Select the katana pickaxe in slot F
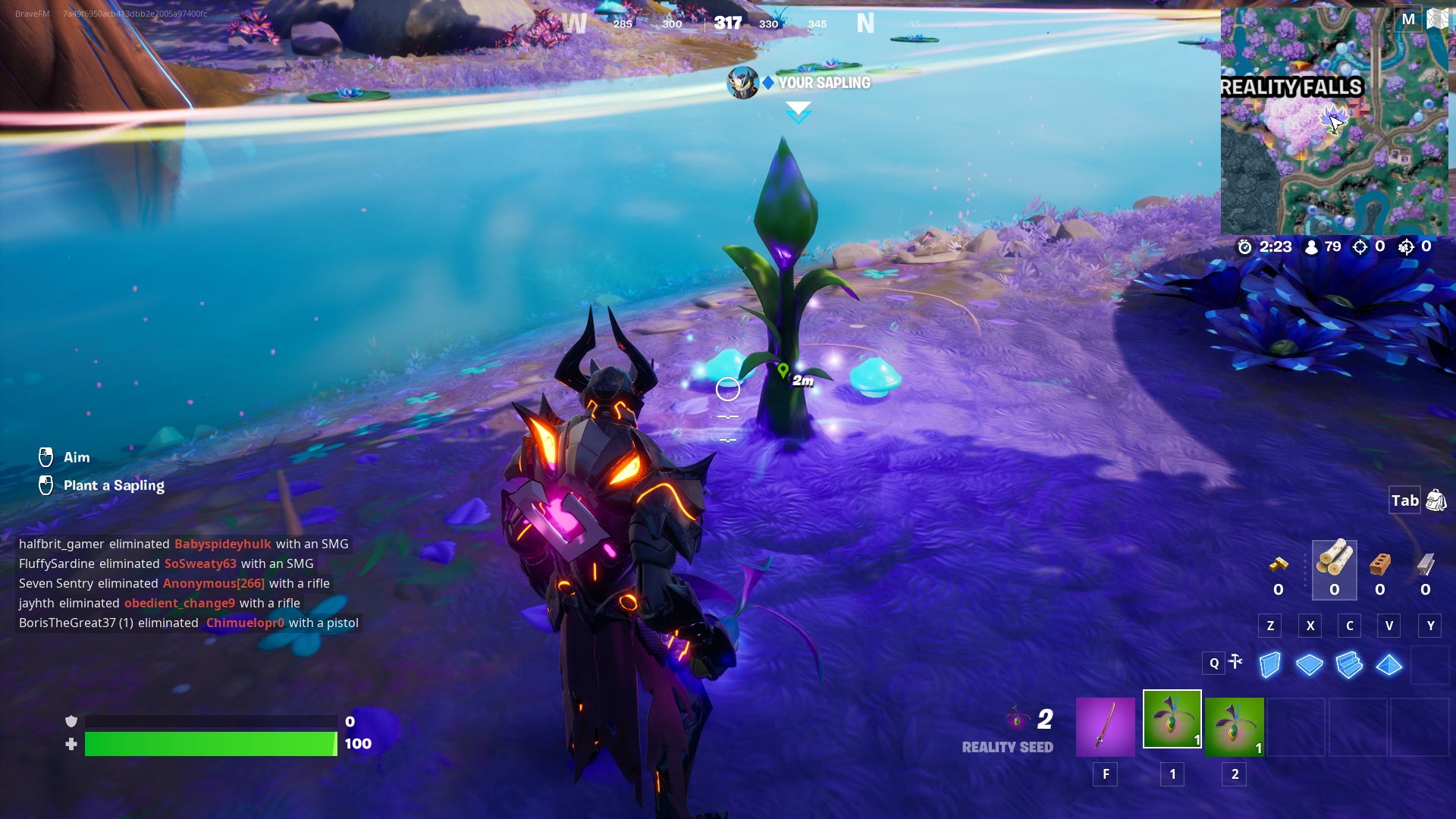The image size is (1456, 819). 1106,726
